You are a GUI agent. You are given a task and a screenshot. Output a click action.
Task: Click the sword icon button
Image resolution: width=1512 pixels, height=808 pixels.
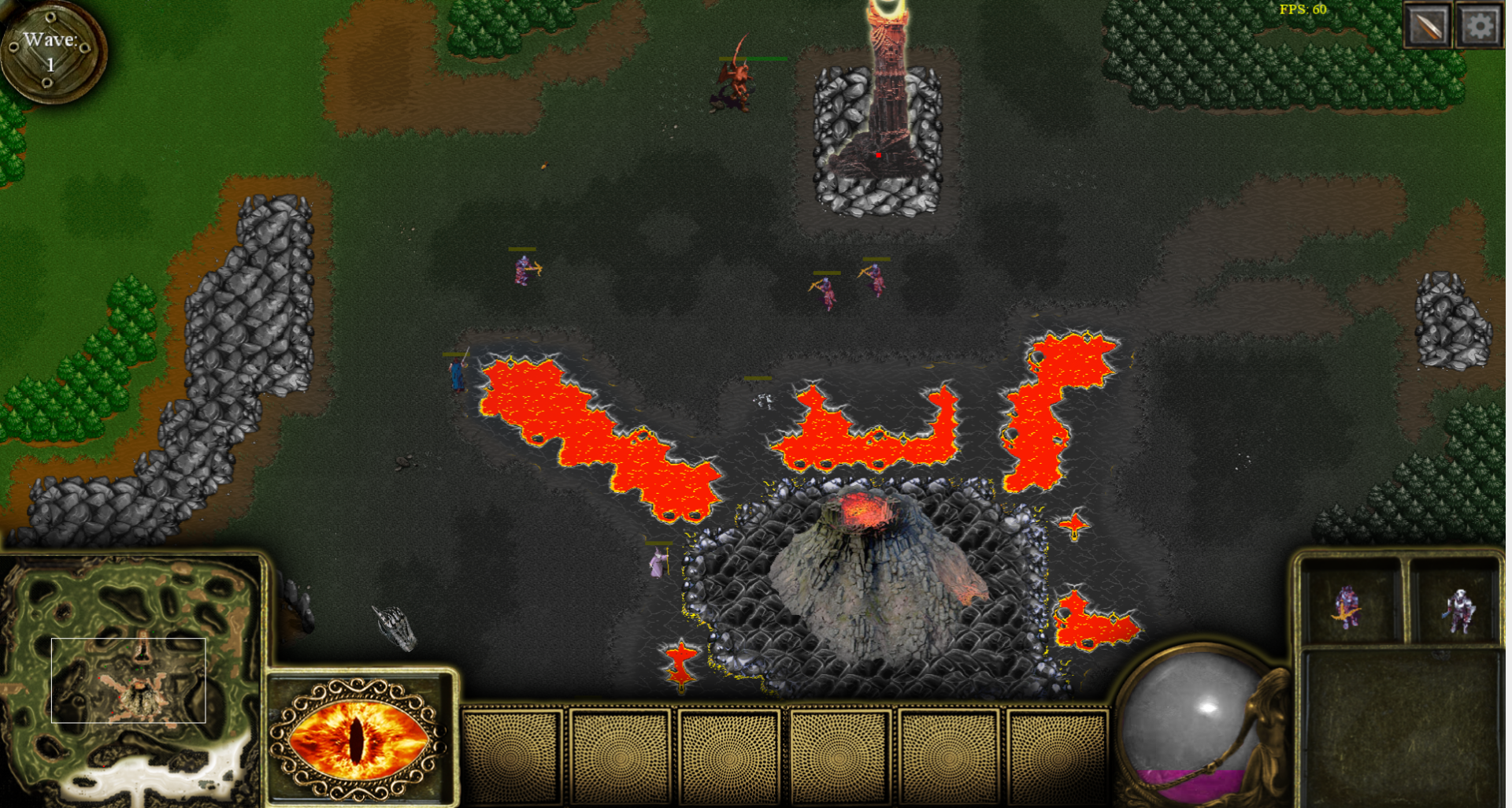[x=1428, y=26]
